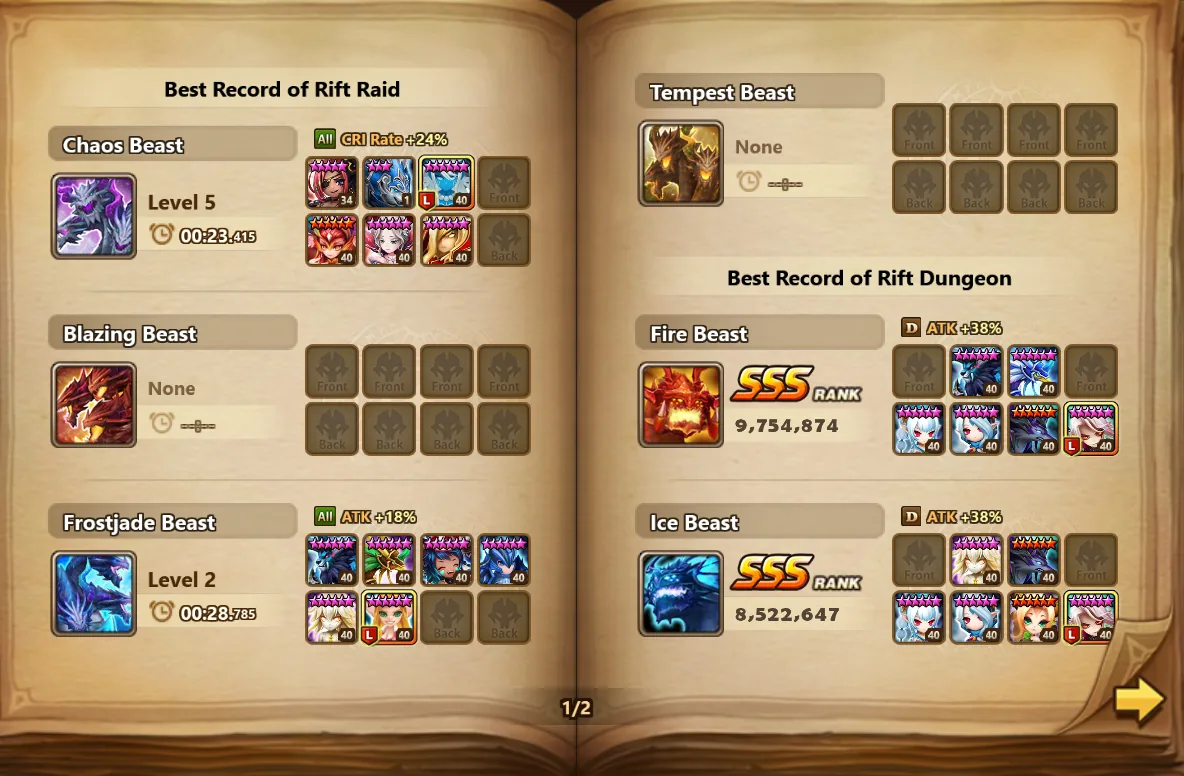Select the Tempest Beast name label
1184x776 pixels.
click(722, 93)
